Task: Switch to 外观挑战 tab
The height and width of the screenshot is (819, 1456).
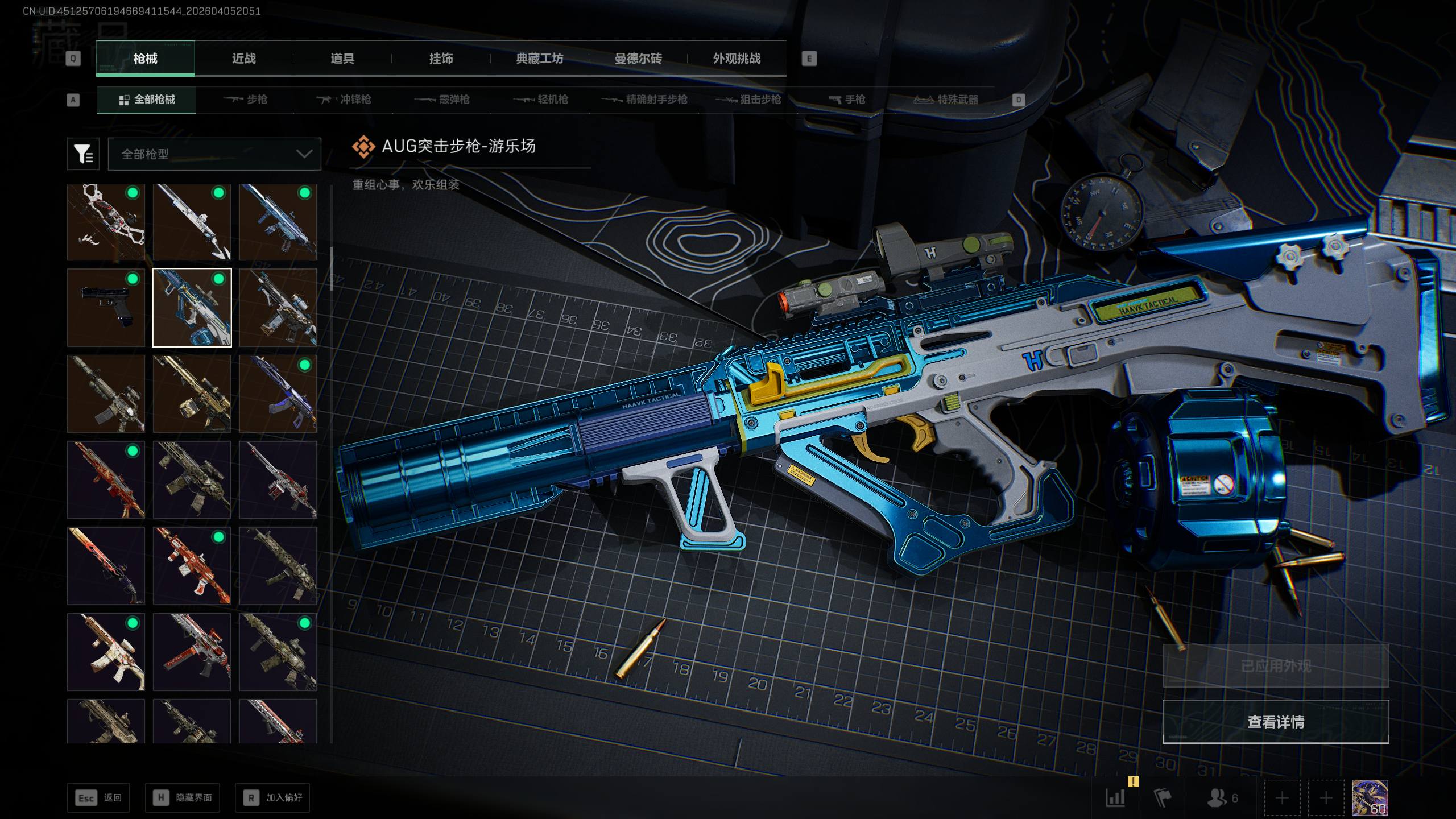Action: 737,59
